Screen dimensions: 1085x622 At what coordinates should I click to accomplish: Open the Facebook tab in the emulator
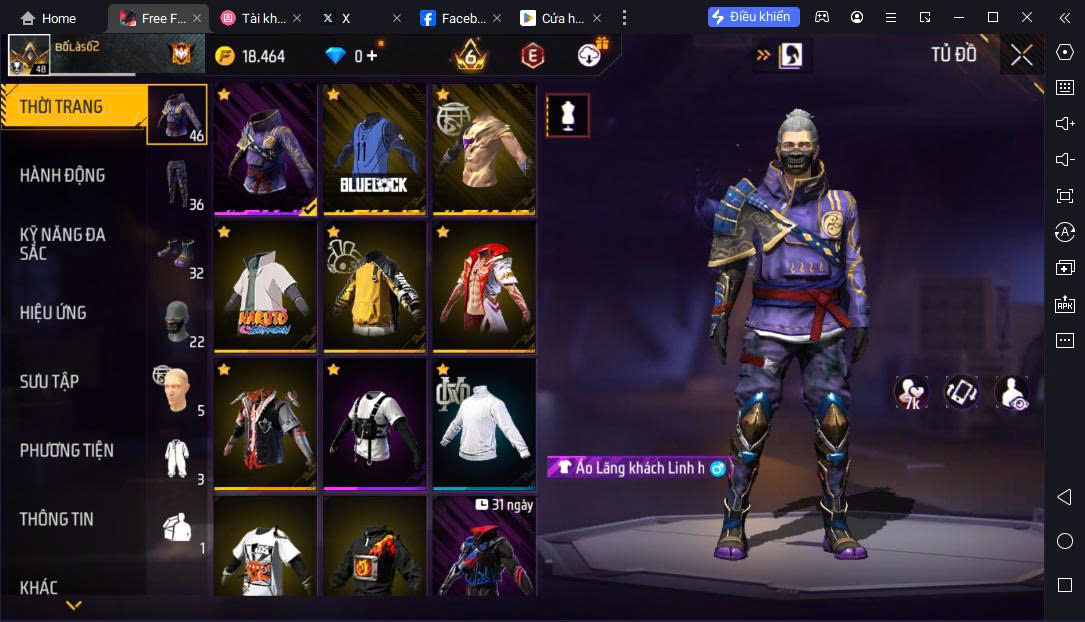click(453, 18)
